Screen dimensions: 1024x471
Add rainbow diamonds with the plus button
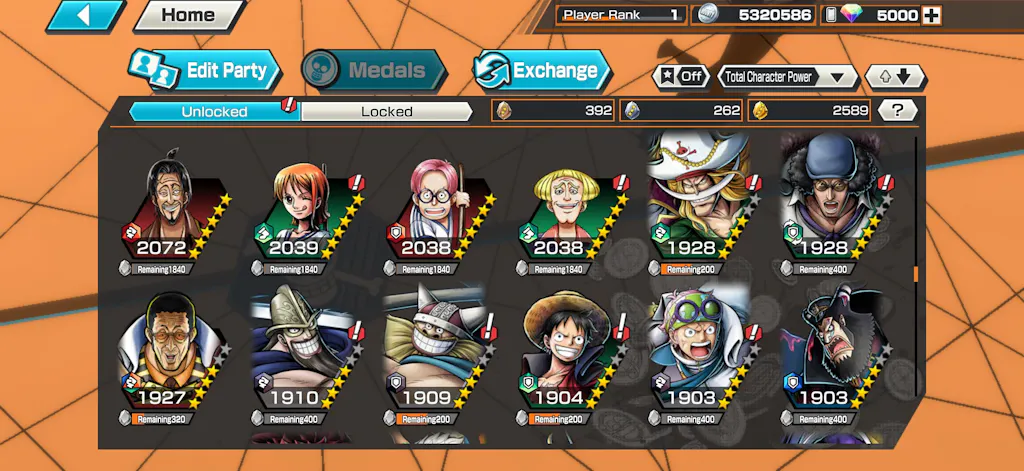click(x=931, y=15)
